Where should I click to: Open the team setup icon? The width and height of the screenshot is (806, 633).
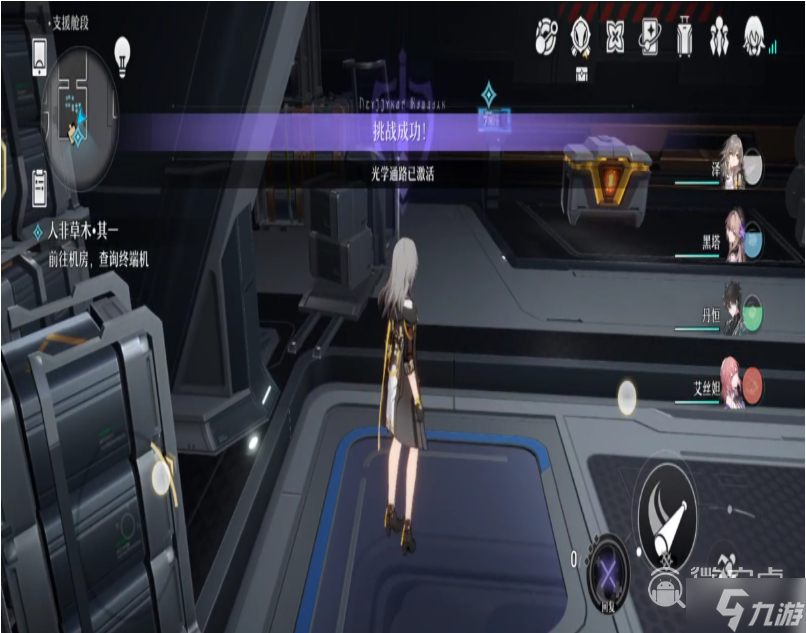[x=720, y=38]
